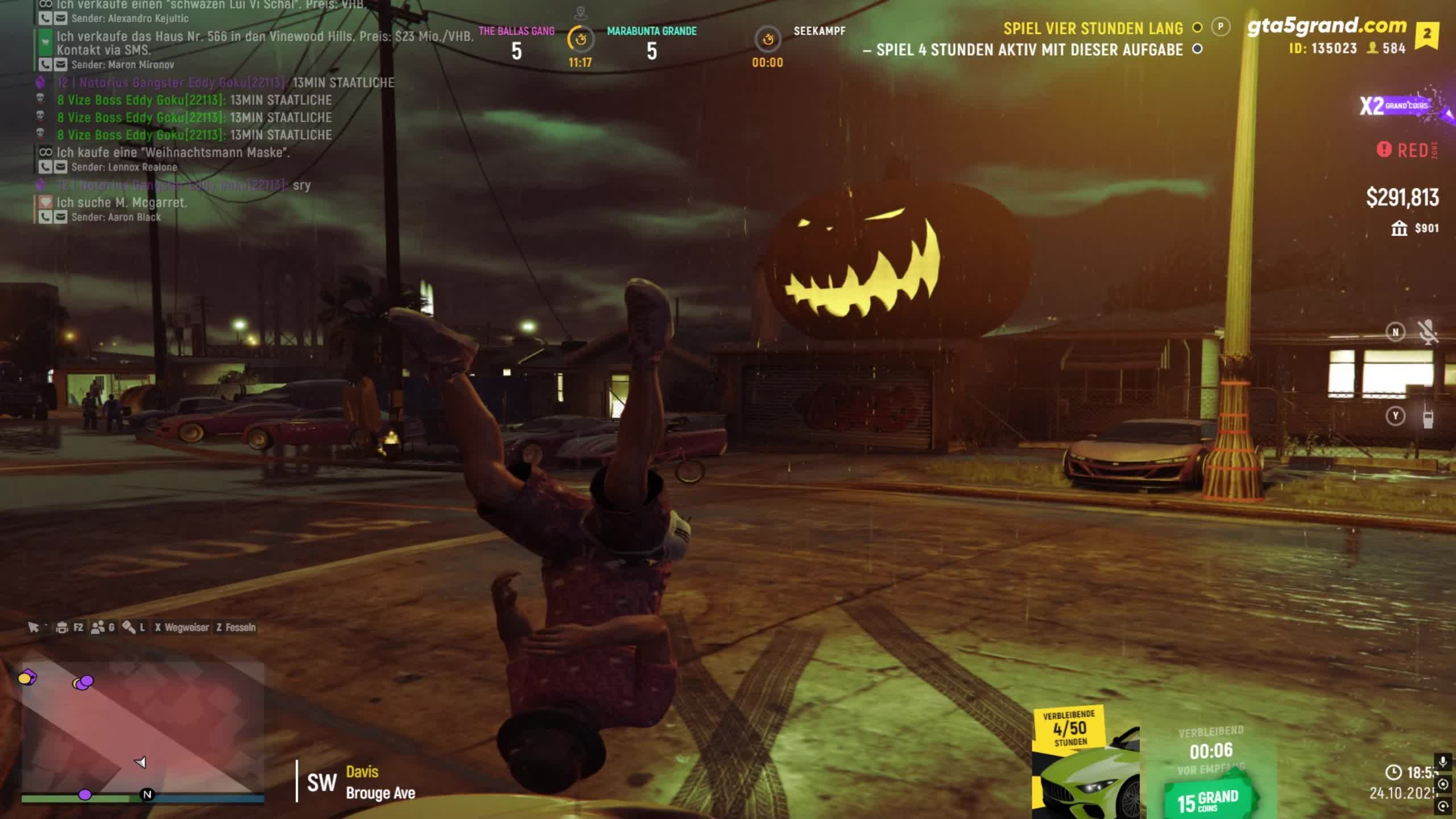The image size is (1456, 819).
Task: Call the sender Lennox Realone
Action: coord(45,167)
